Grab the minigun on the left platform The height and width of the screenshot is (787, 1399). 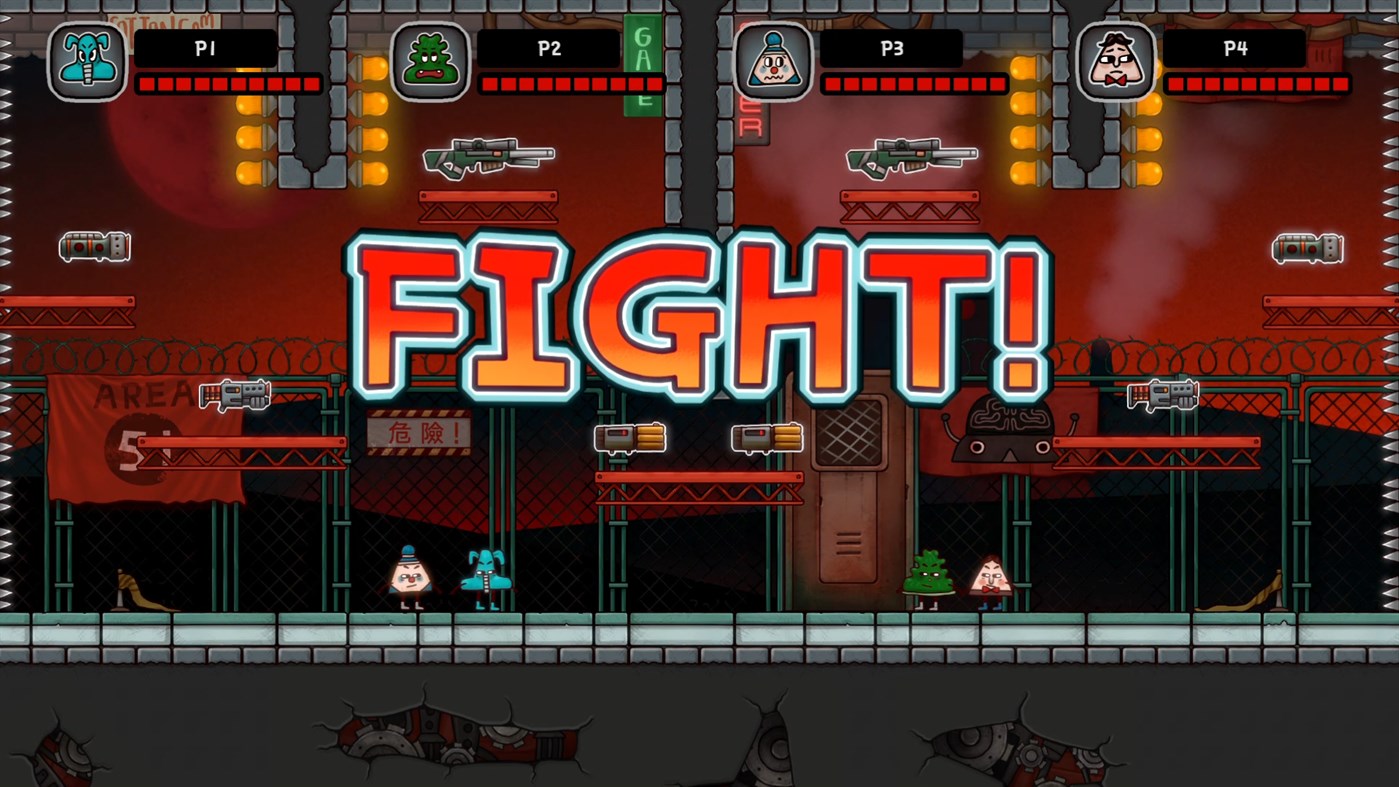(x=237, y=394)
